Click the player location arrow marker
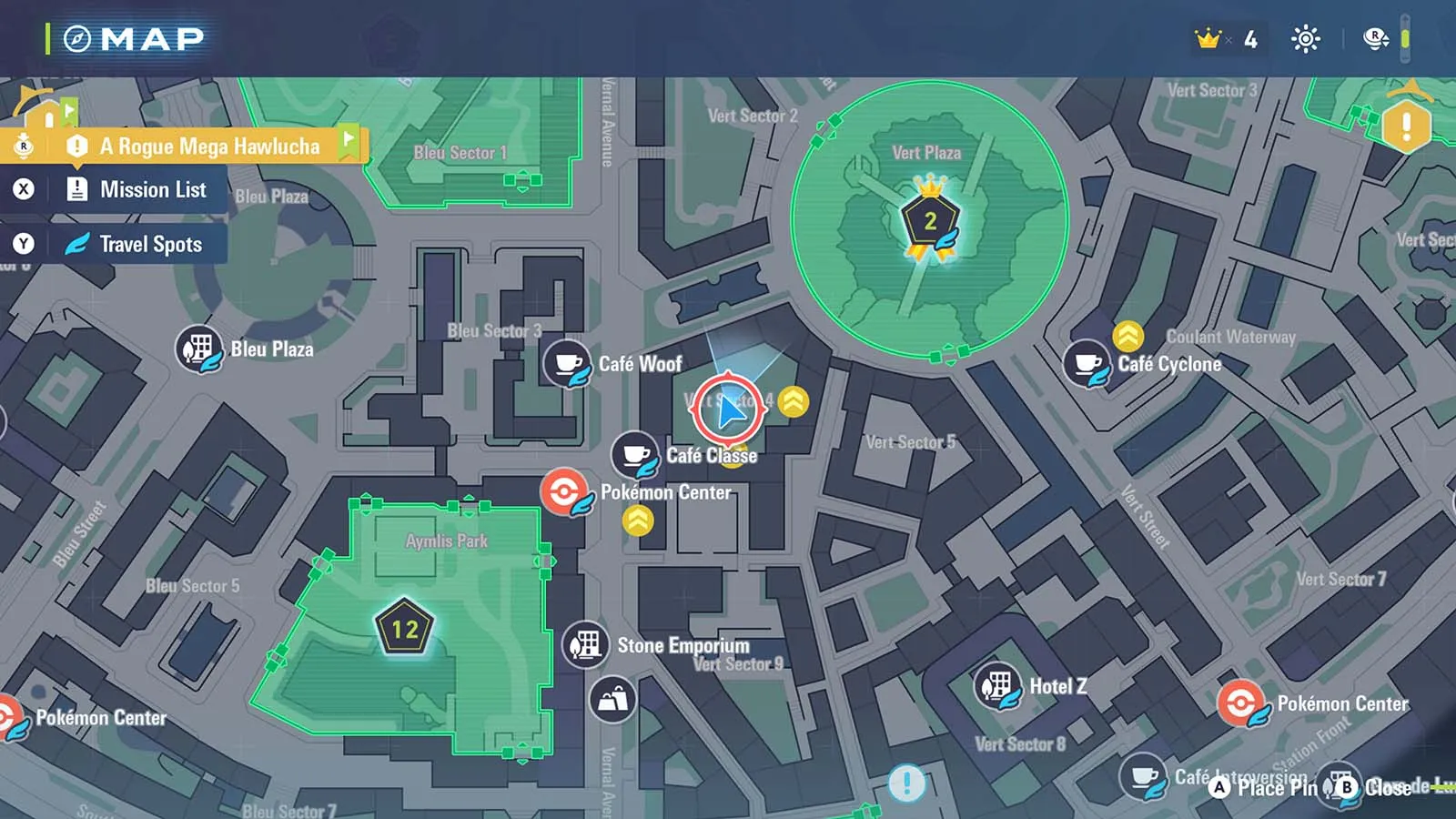Image resolution: width=1456 pixels, height=819 pixels. coord(728,409)
